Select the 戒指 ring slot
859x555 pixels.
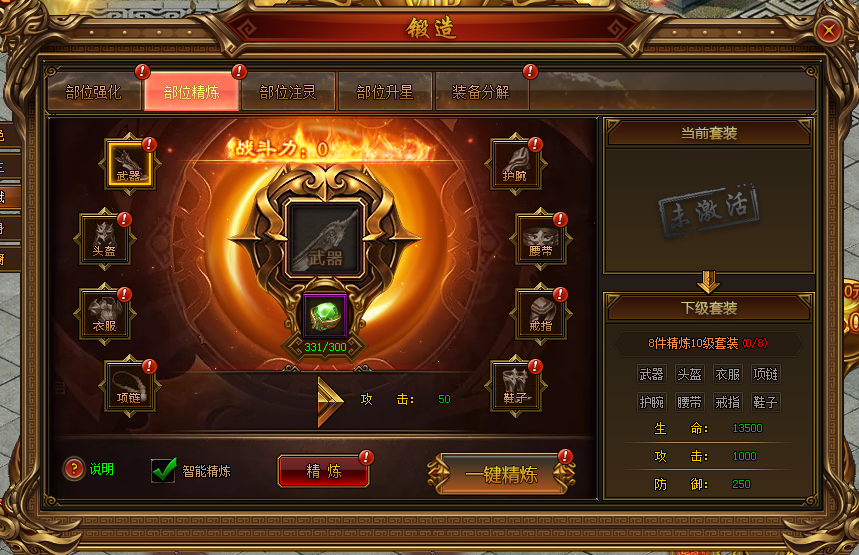coord(540,313)
